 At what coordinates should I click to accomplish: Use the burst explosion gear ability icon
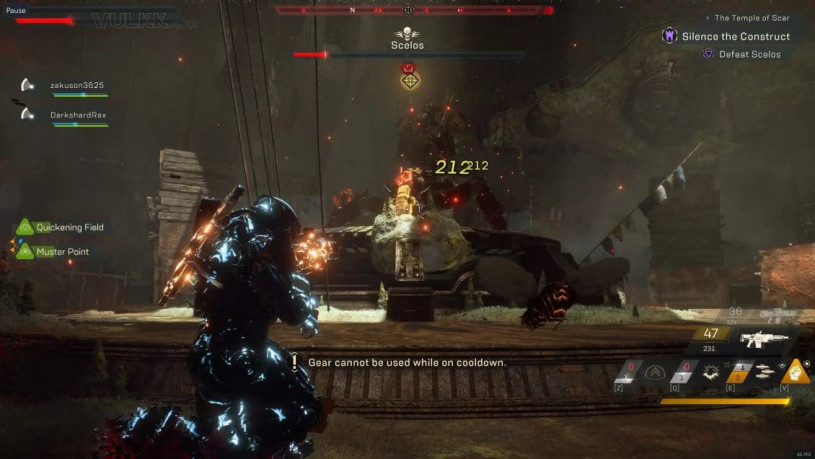[711, 372]
